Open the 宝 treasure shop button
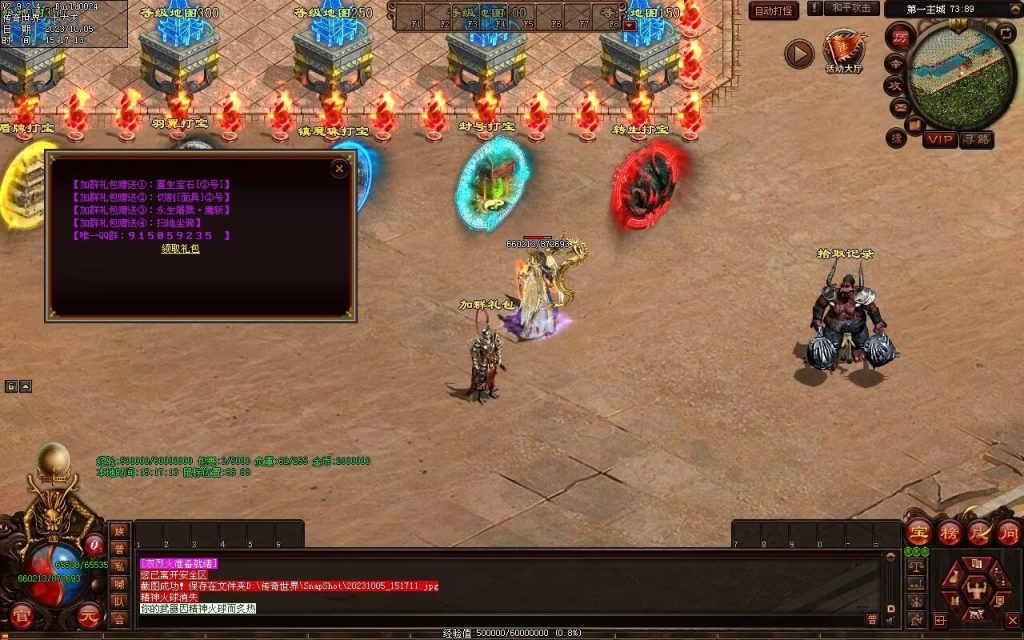This screenshot has width=1024, height=640. 920,533
